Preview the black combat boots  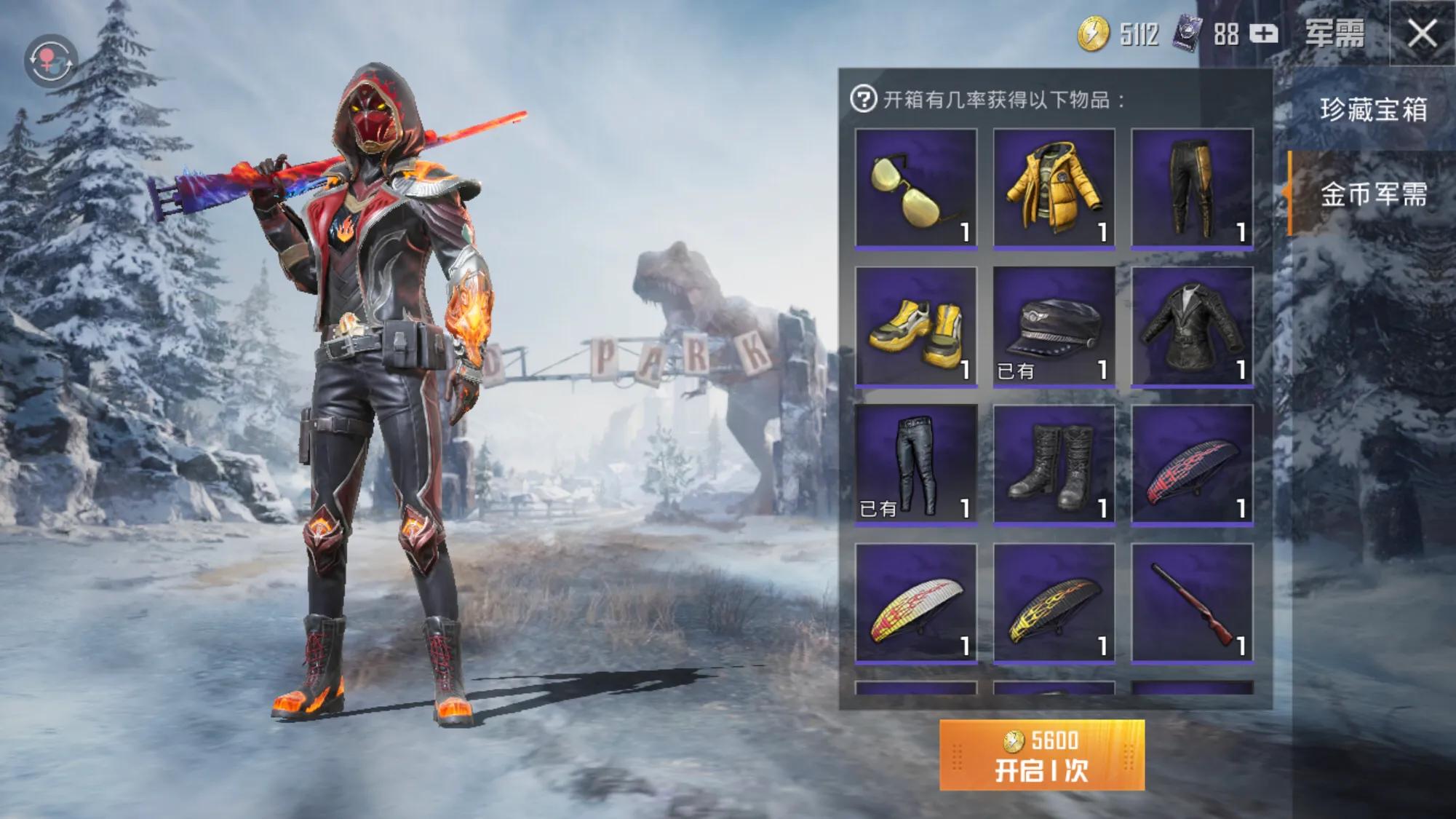[x=1054, y=464]
